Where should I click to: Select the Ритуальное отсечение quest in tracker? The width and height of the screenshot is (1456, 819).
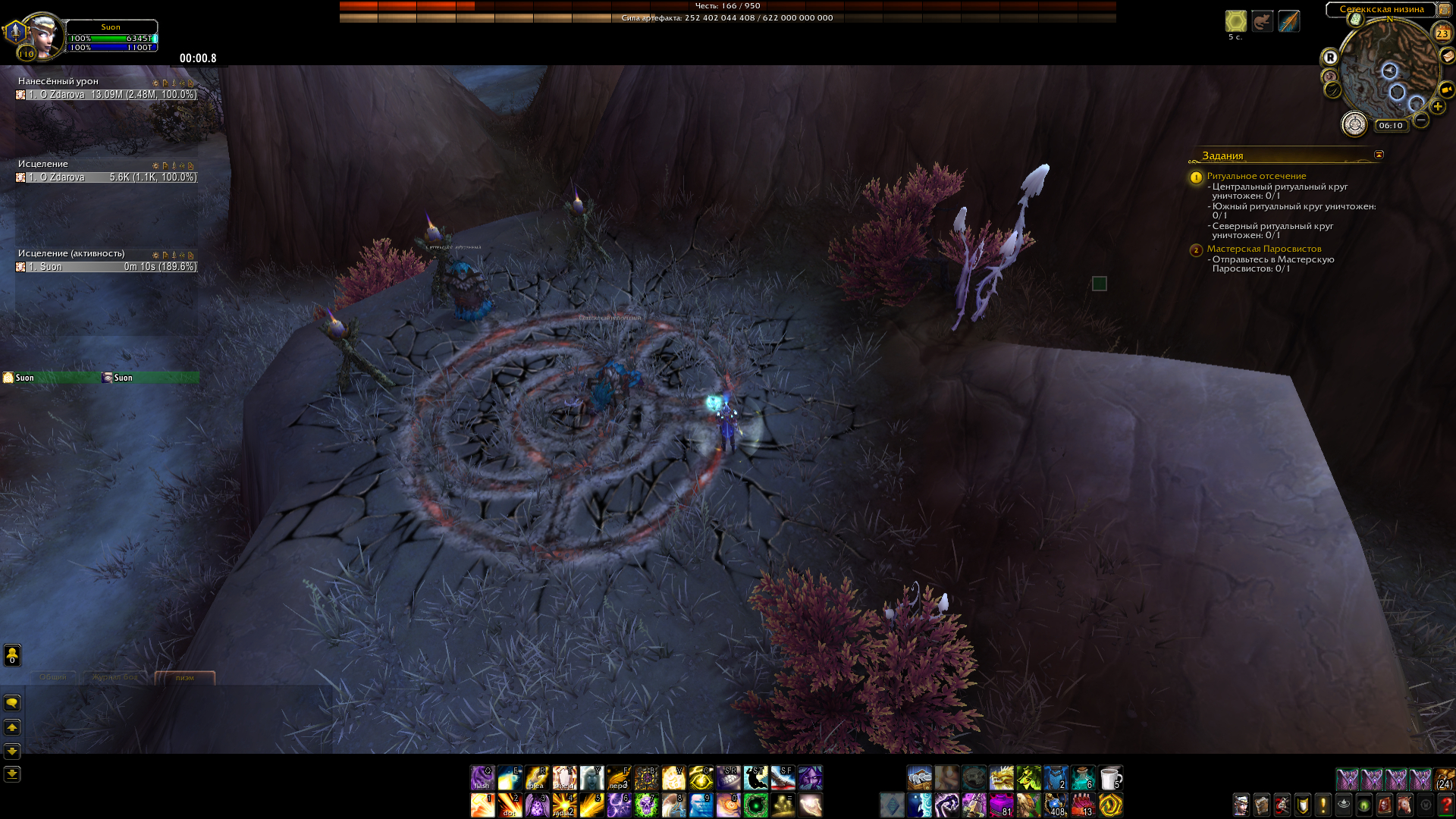coord(1256,176)
